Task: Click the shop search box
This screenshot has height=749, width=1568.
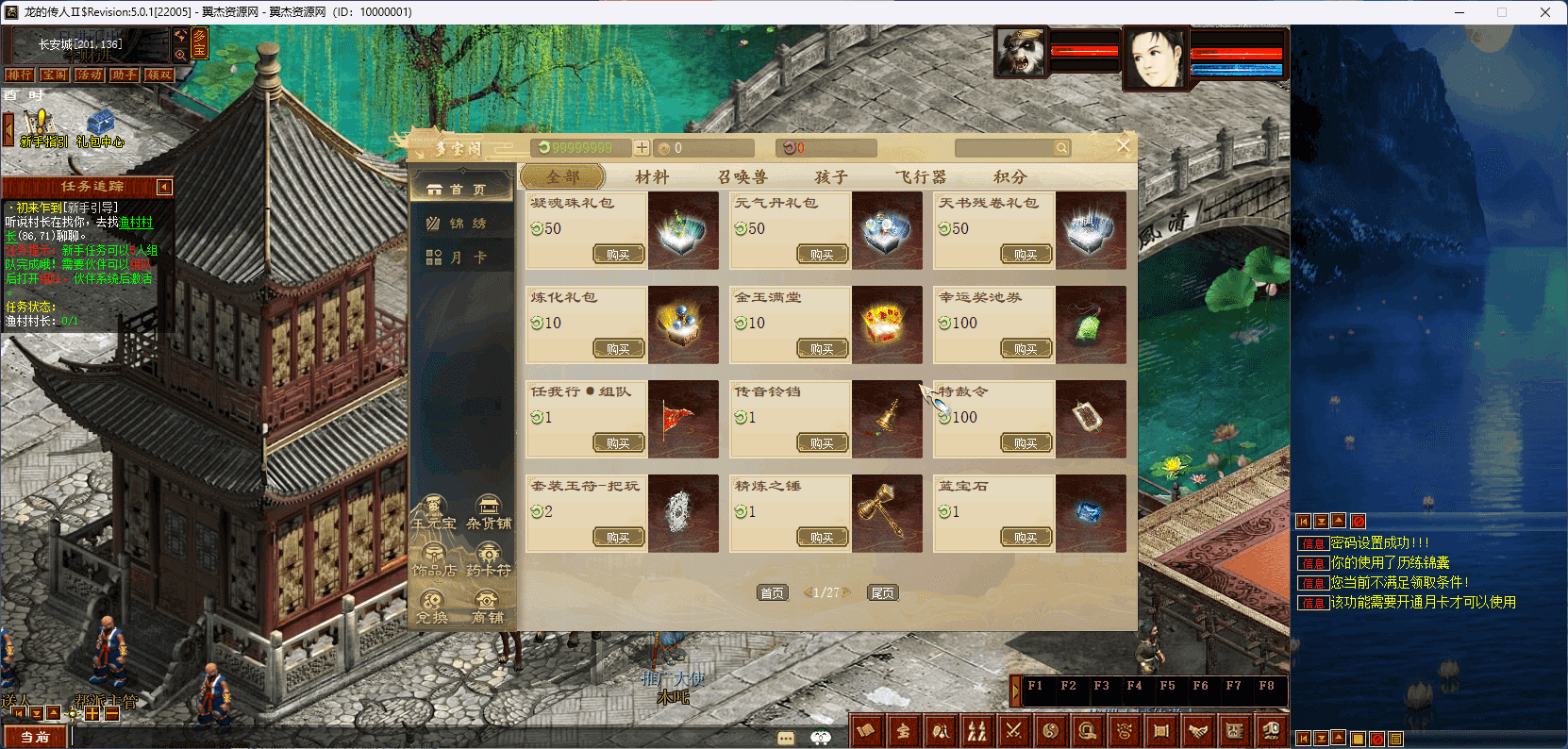Action: click(x=1004, y=148)
